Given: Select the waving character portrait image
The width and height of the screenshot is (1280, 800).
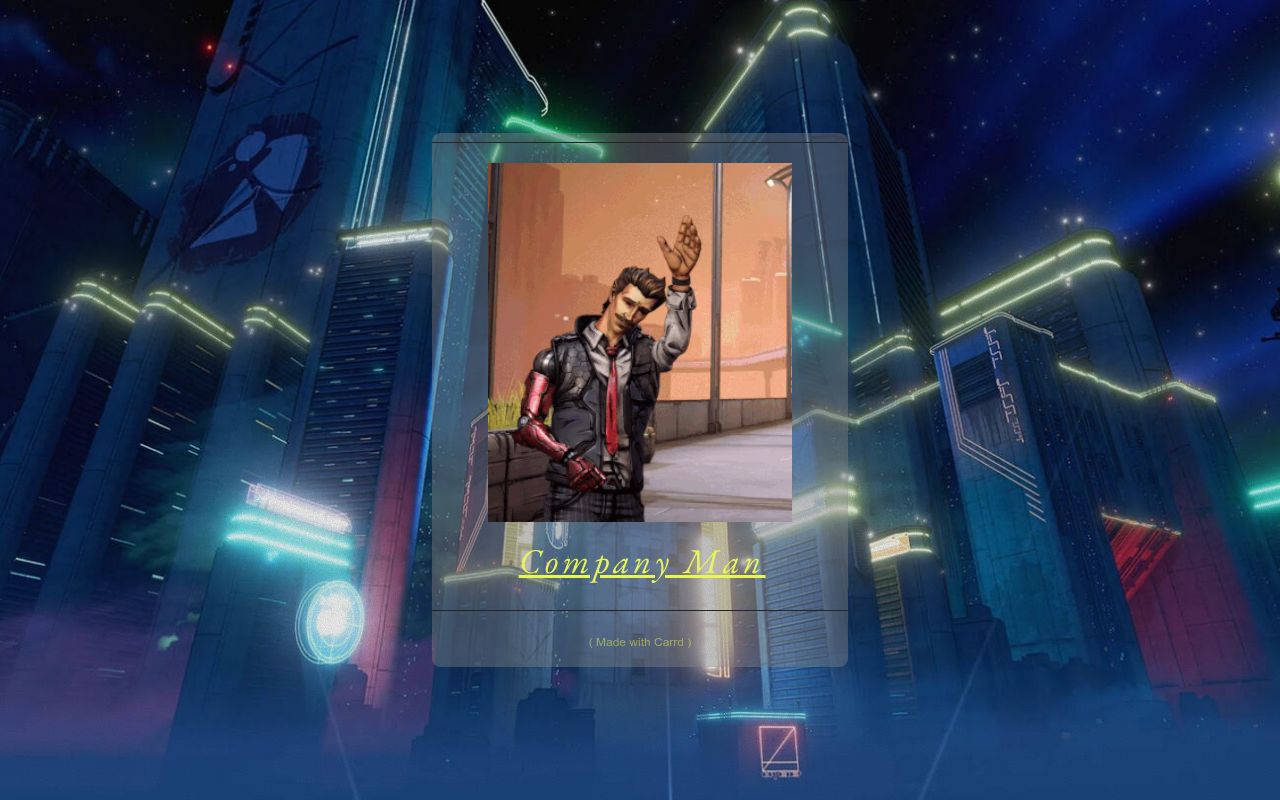Looking at the screenshot, I should pyautogui.click(x=639, y=340).
